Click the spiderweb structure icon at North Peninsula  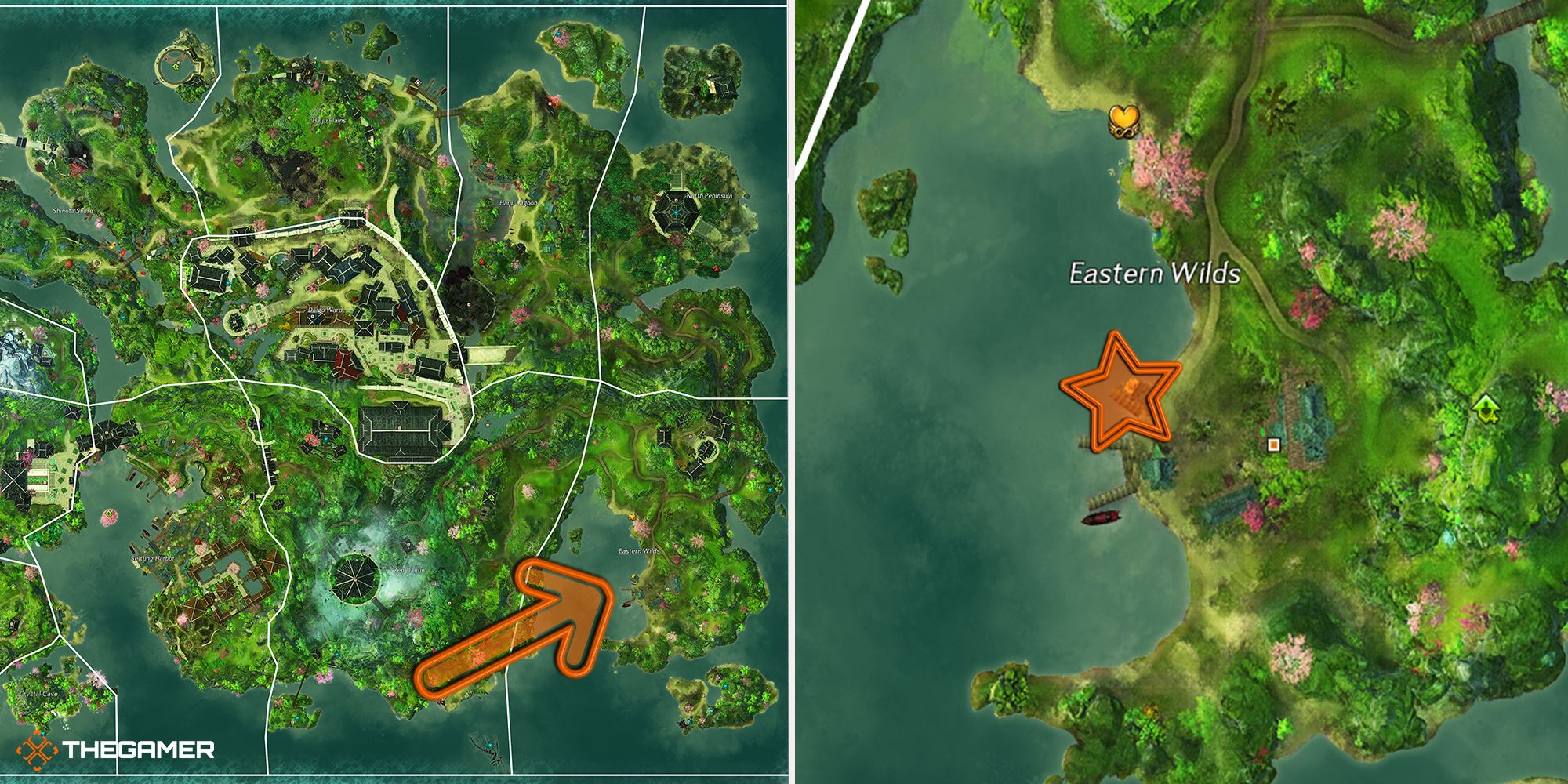pyautogui.click(x=674, y=212)
